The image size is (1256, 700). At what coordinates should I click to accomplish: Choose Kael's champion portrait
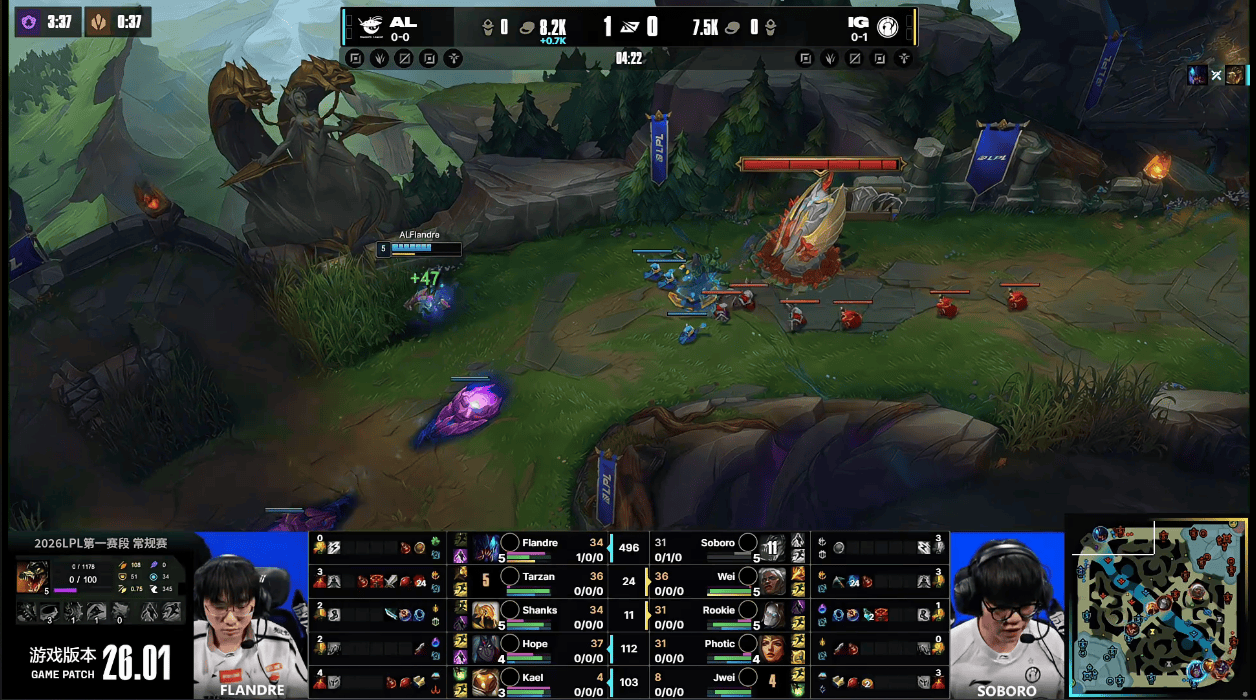coord(485,682)
